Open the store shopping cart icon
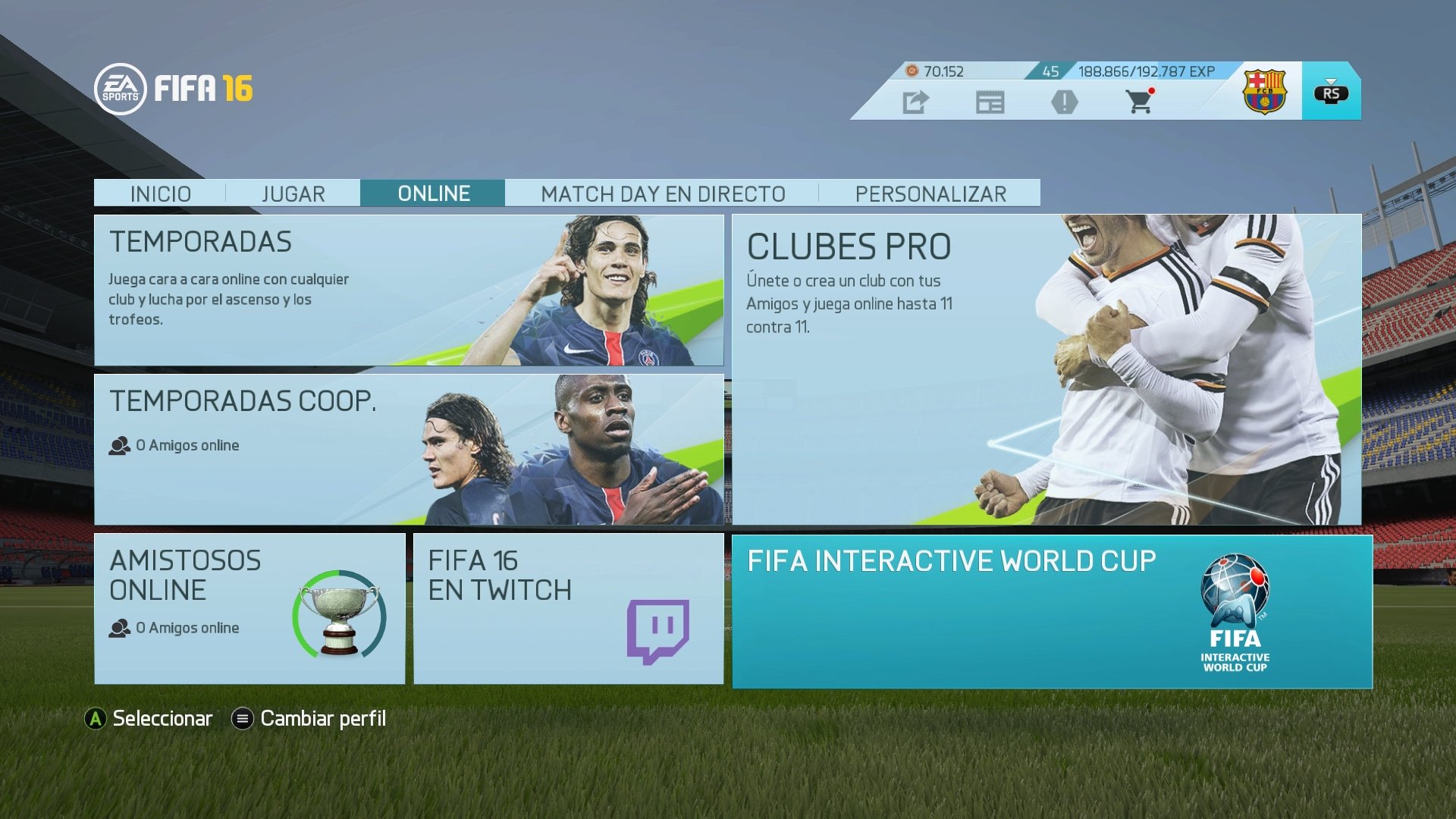Screen dimensions: 1456x819 tap(1139, 102)
